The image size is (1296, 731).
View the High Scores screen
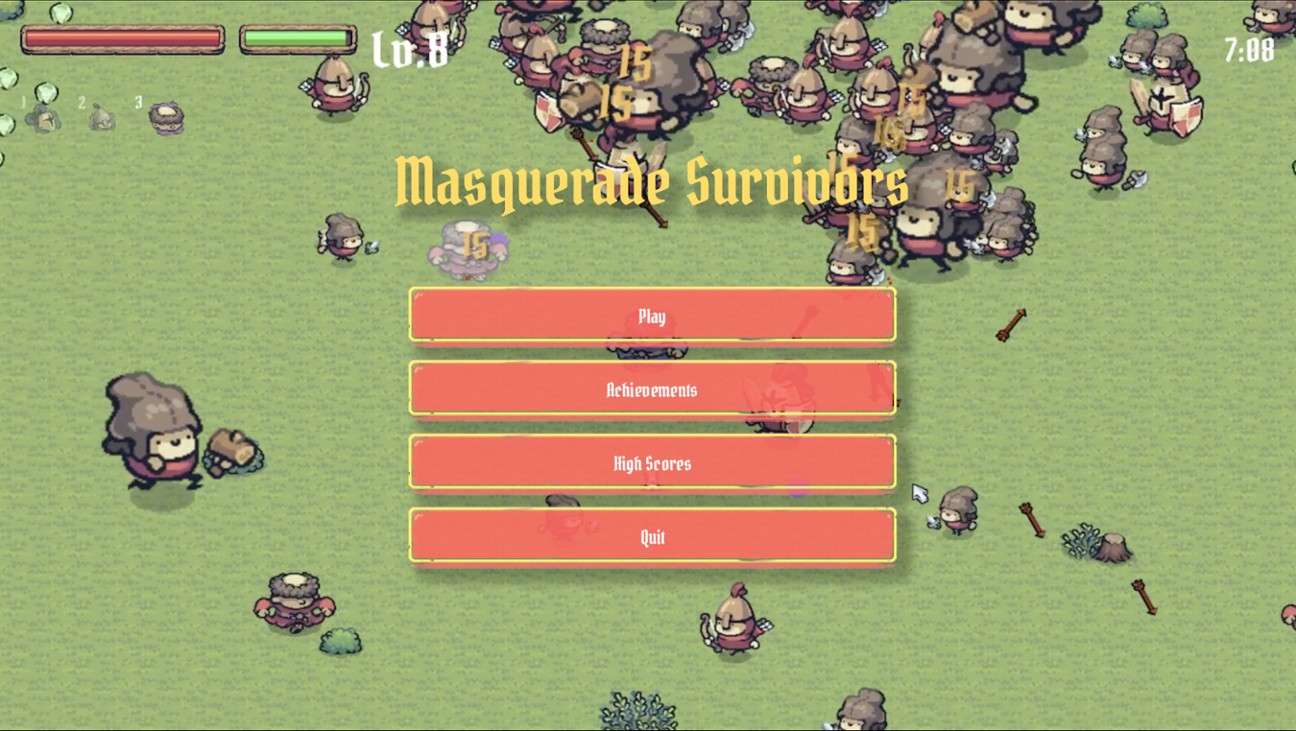pyautogui.click(x=652, y=462)
